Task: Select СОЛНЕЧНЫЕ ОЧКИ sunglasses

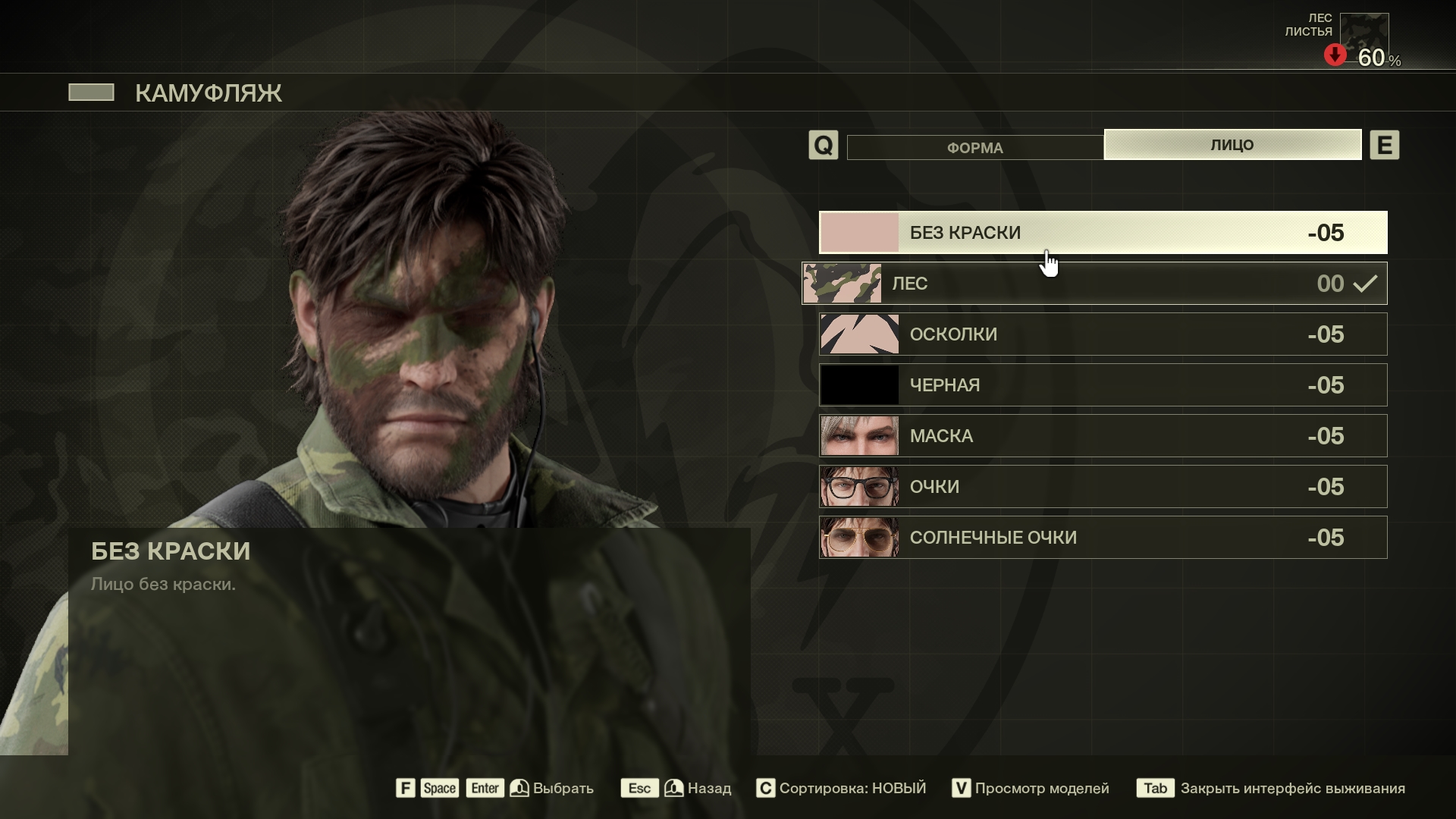Action: (x=1103, y=538)
